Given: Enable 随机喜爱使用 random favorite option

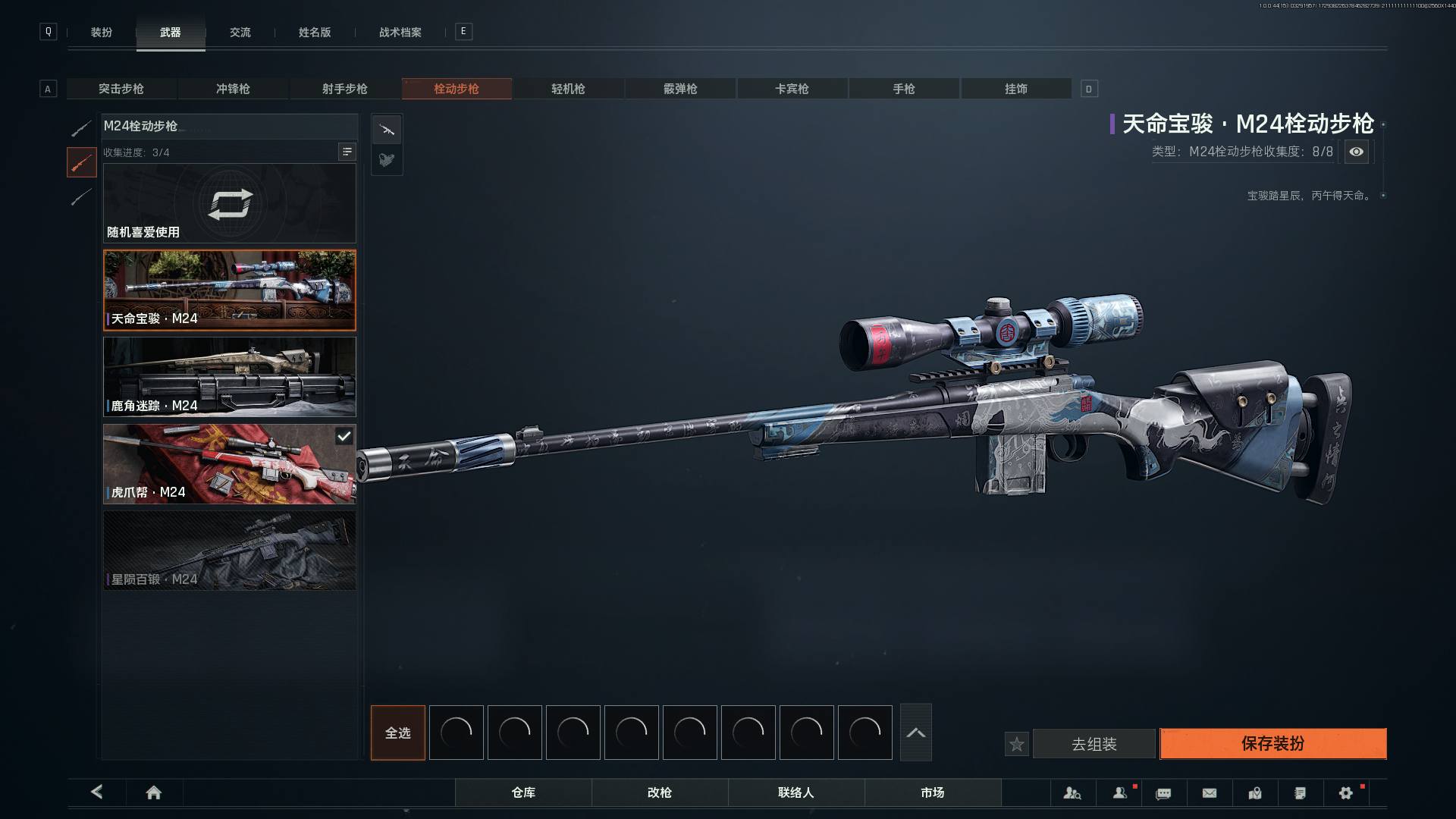Looking at the screenshot, I should click(229, 203).
